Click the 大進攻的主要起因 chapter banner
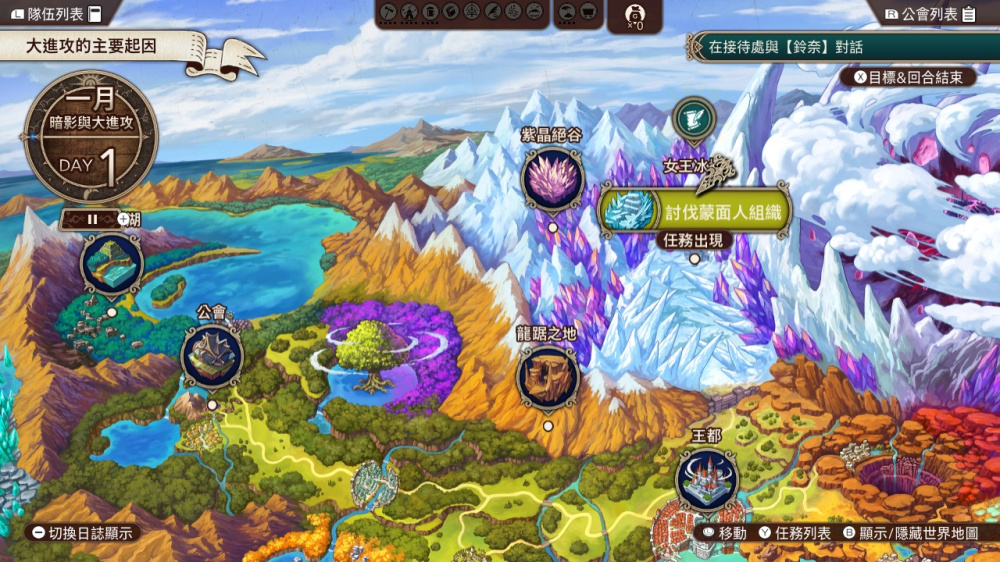Viewport: 1000px width, 562px height. tap(110, 46)
